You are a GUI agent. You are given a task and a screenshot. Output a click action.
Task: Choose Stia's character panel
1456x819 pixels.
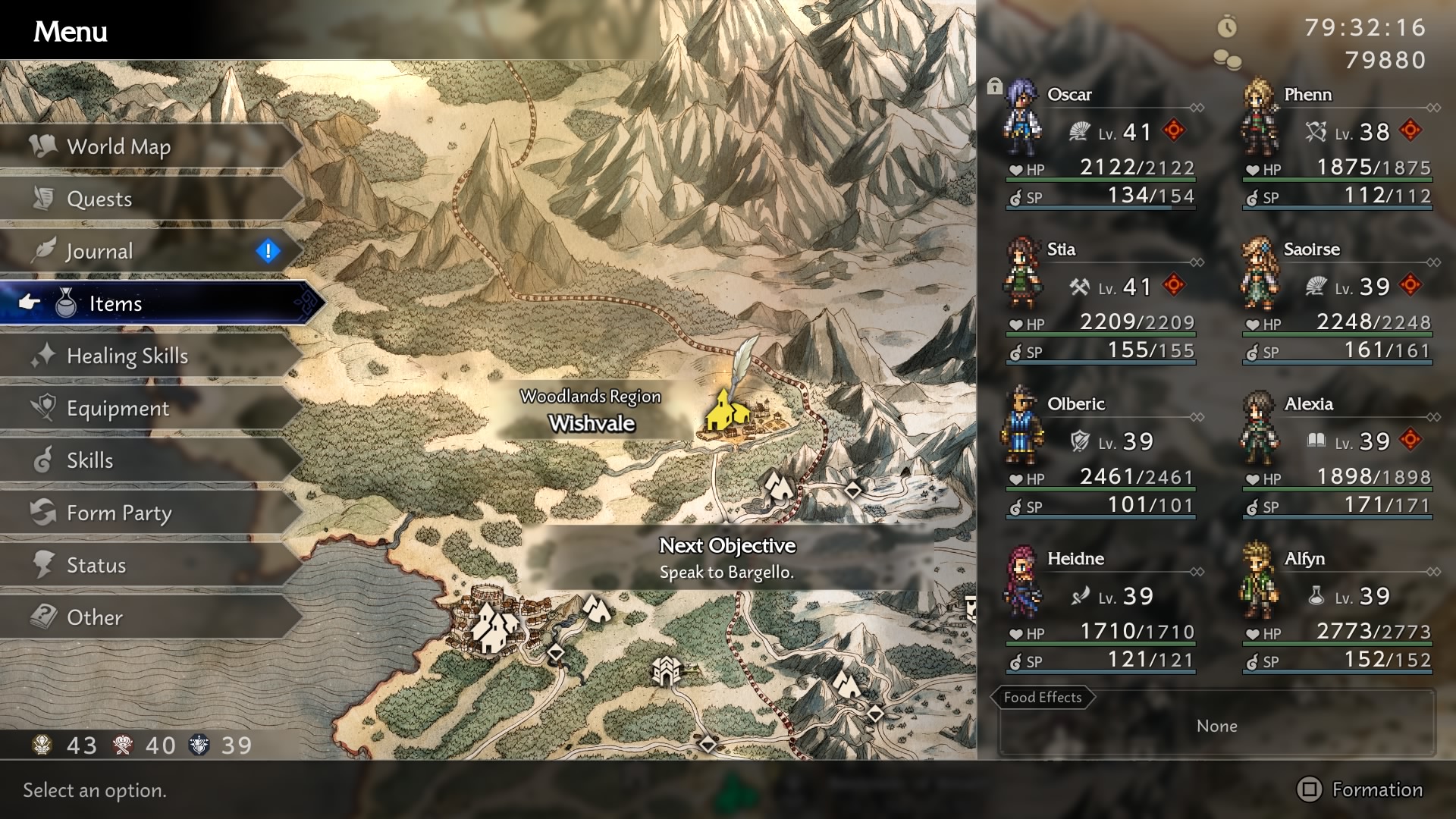(1100, 299)
